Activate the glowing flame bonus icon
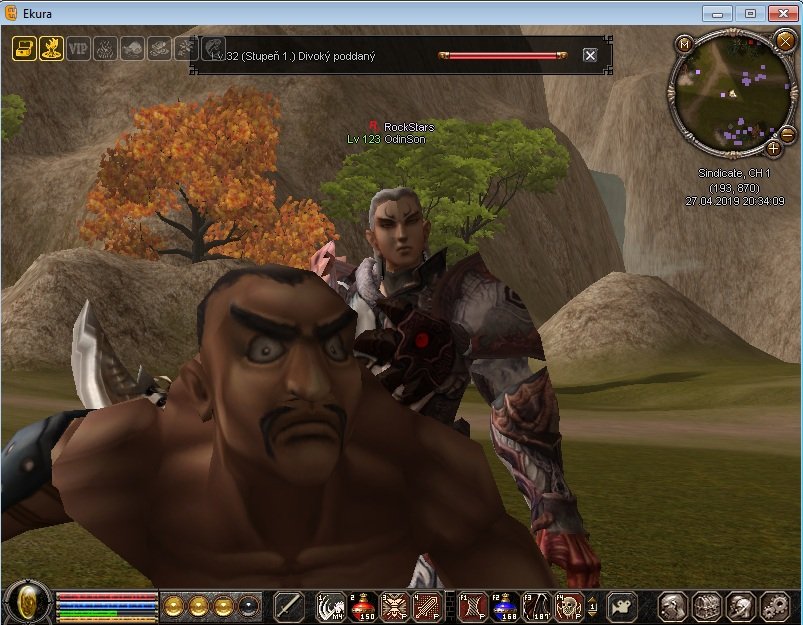The image size is (803, 625). click(x=51, y=48)
